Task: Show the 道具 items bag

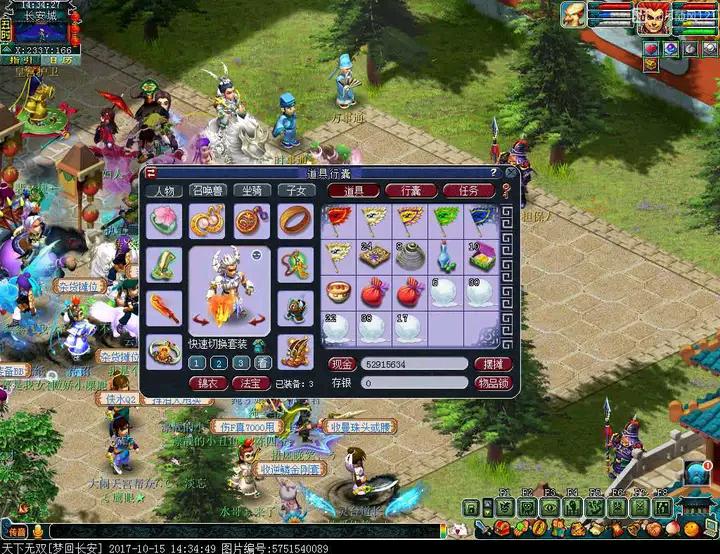Action: click(353, 190)
